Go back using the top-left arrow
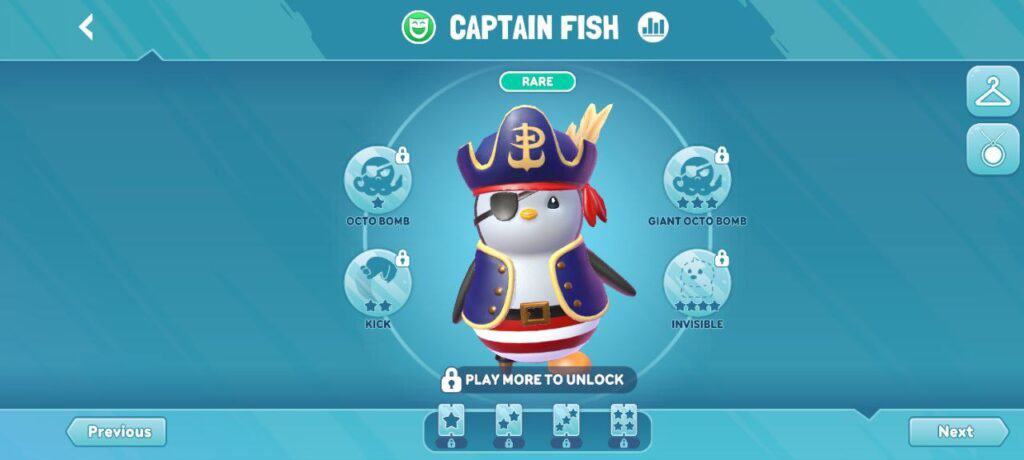Image resolution: width=1024 pixels, height=460 pixels. 87,27
